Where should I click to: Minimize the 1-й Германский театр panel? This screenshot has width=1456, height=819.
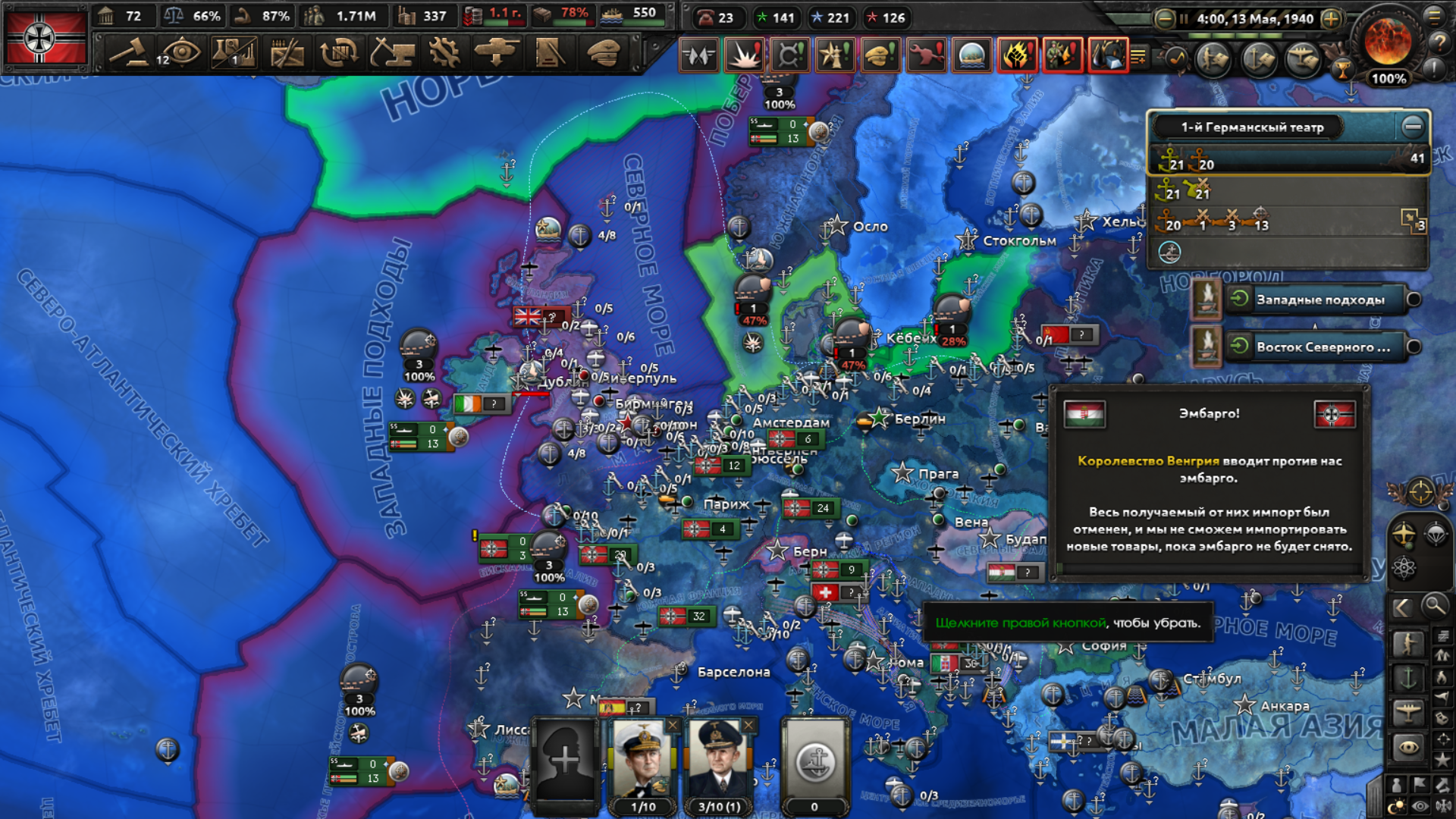[x=1412, y=127]
